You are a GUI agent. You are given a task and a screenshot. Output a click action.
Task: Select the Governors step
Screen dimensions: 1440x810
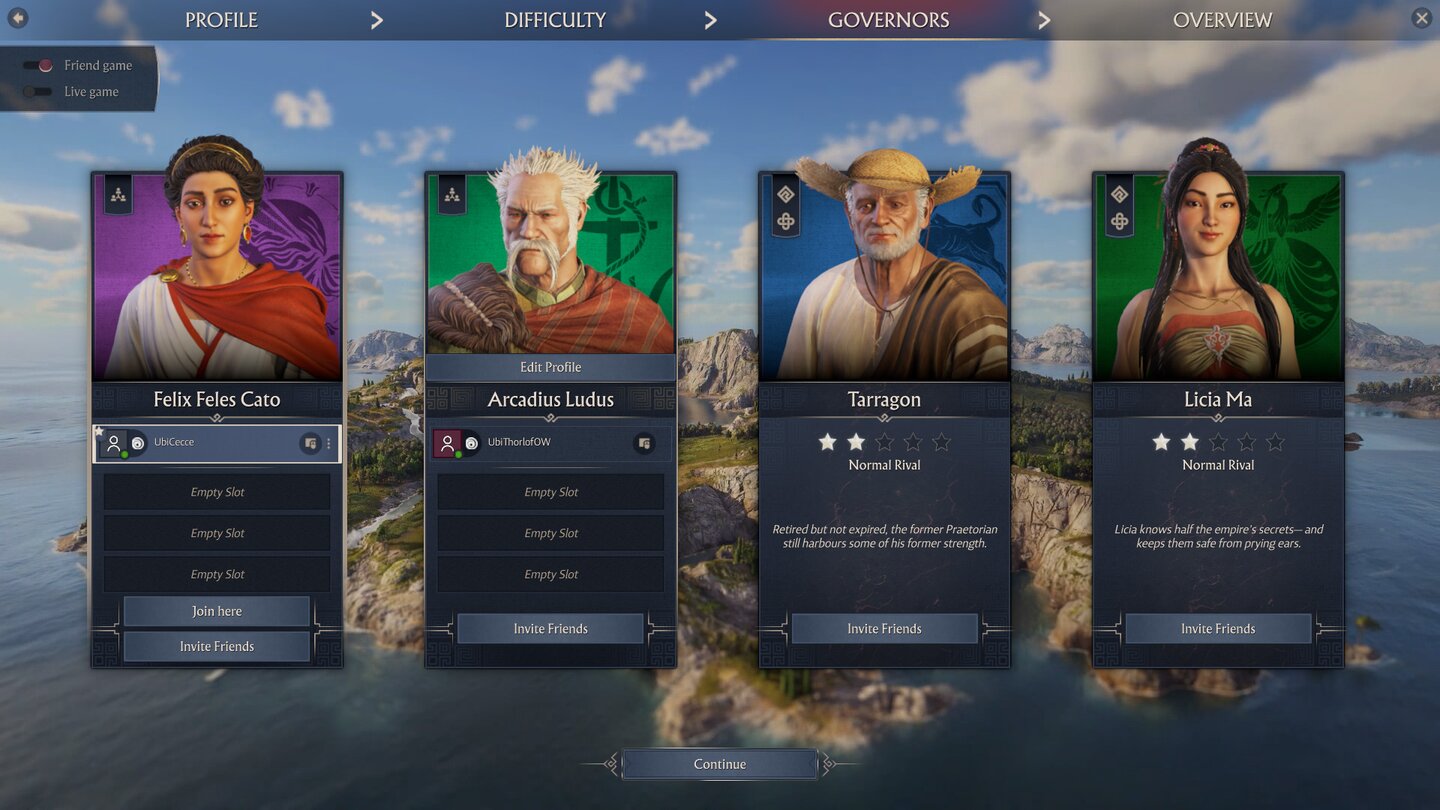click(x=888, y=20)
